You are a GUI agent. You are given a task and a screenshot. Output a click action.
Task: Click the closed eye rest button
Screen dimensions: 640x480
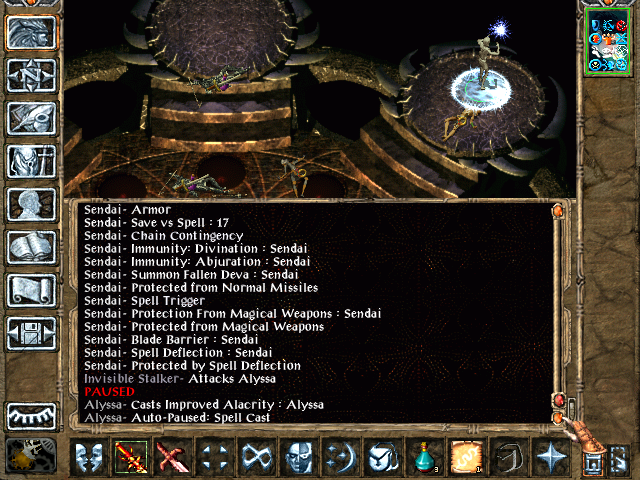point(31,416)
